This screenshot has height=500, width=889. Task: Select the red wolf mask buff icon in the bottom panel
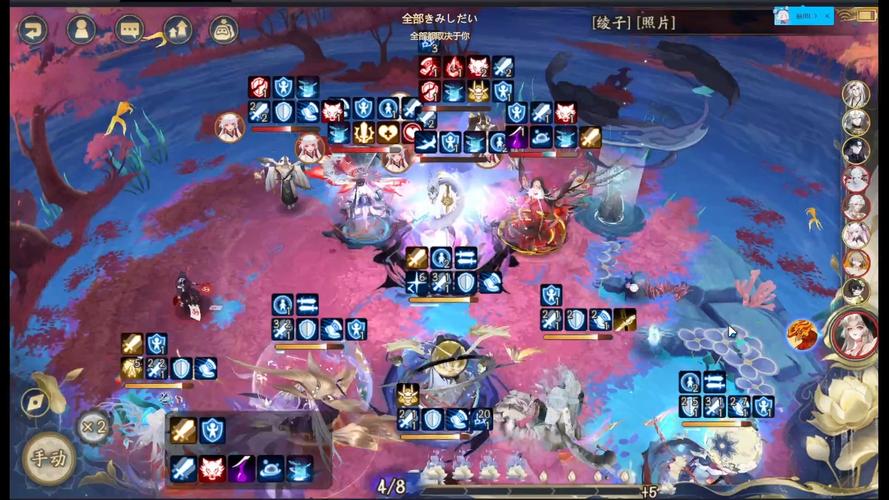212,468
